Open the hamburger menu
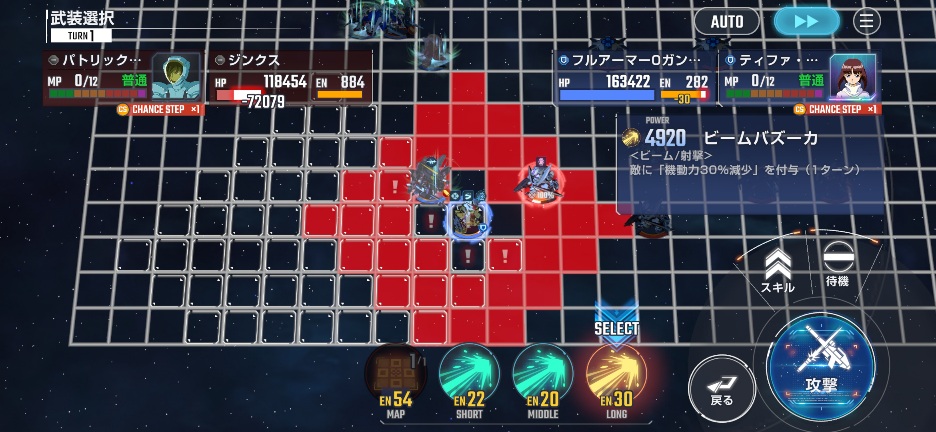Image resolution: width=936 pixels, height=432 pixels. [x=866, y=21]
